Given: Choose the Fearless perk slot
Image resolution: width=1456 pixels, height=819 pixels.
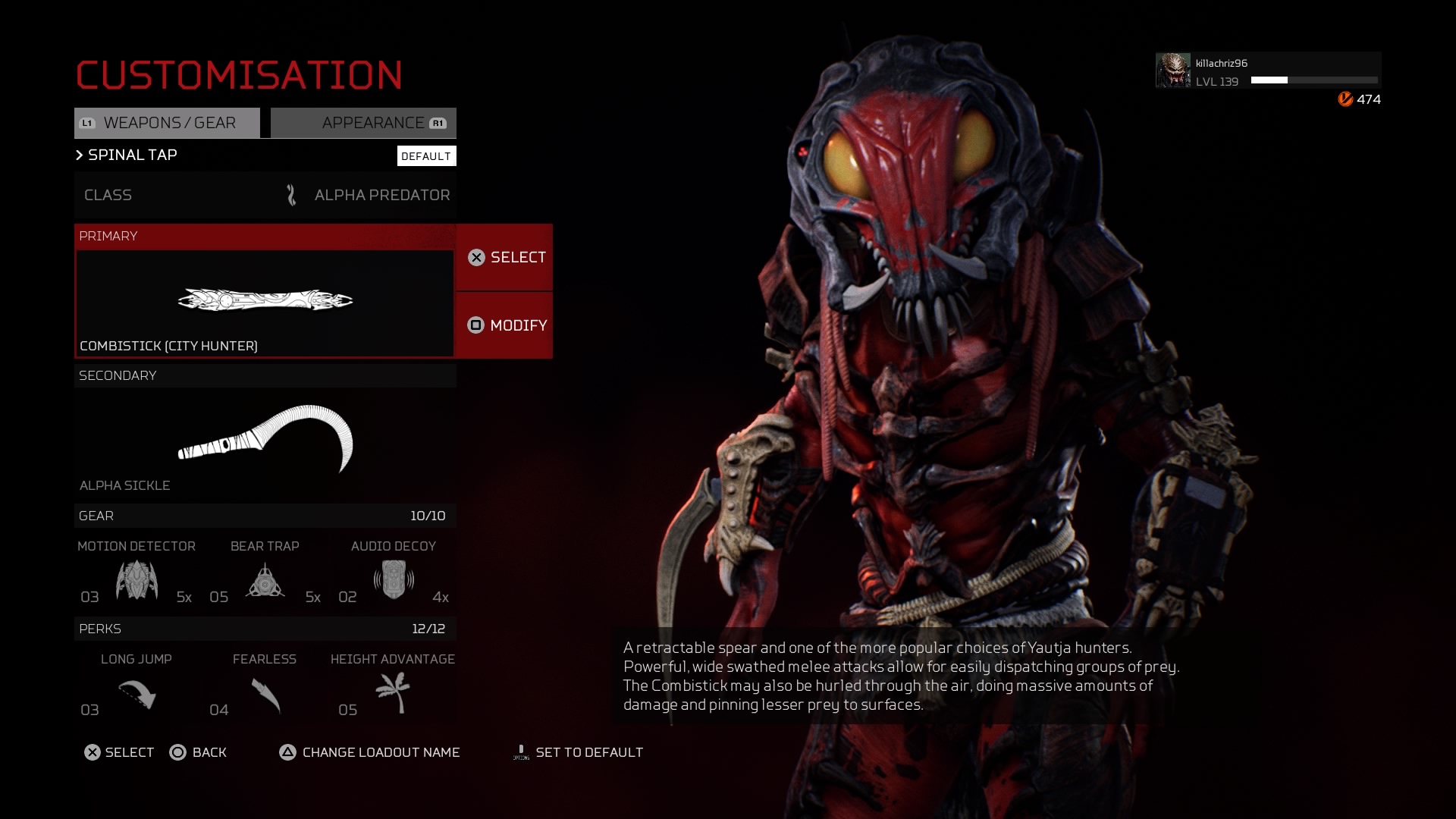Looking at the screenshot, I should click(x=265, y=693).
